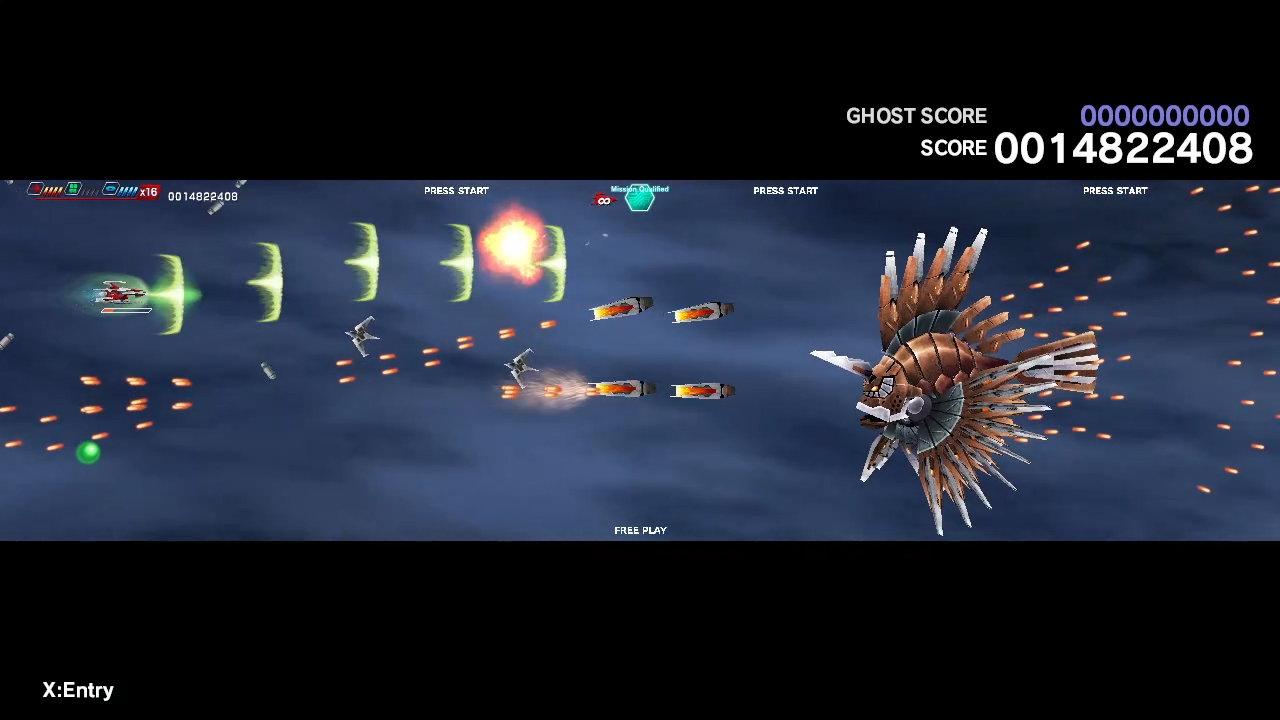Click the blue burst meter segments

click(x=128, y=191)
